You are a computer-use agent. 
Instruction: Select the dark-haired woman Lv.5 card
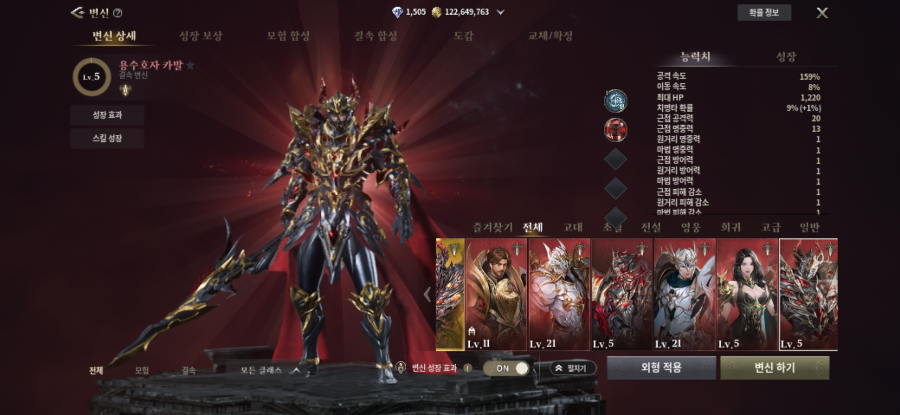747,294
